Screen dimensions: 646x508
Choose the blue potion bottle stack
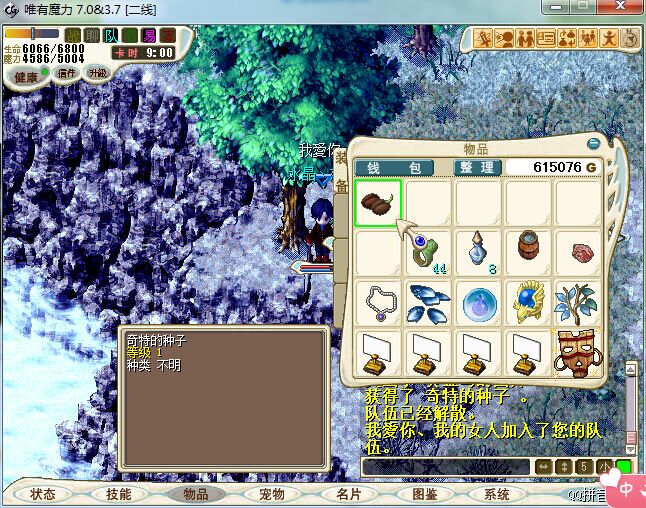click(x=478, y=252)
